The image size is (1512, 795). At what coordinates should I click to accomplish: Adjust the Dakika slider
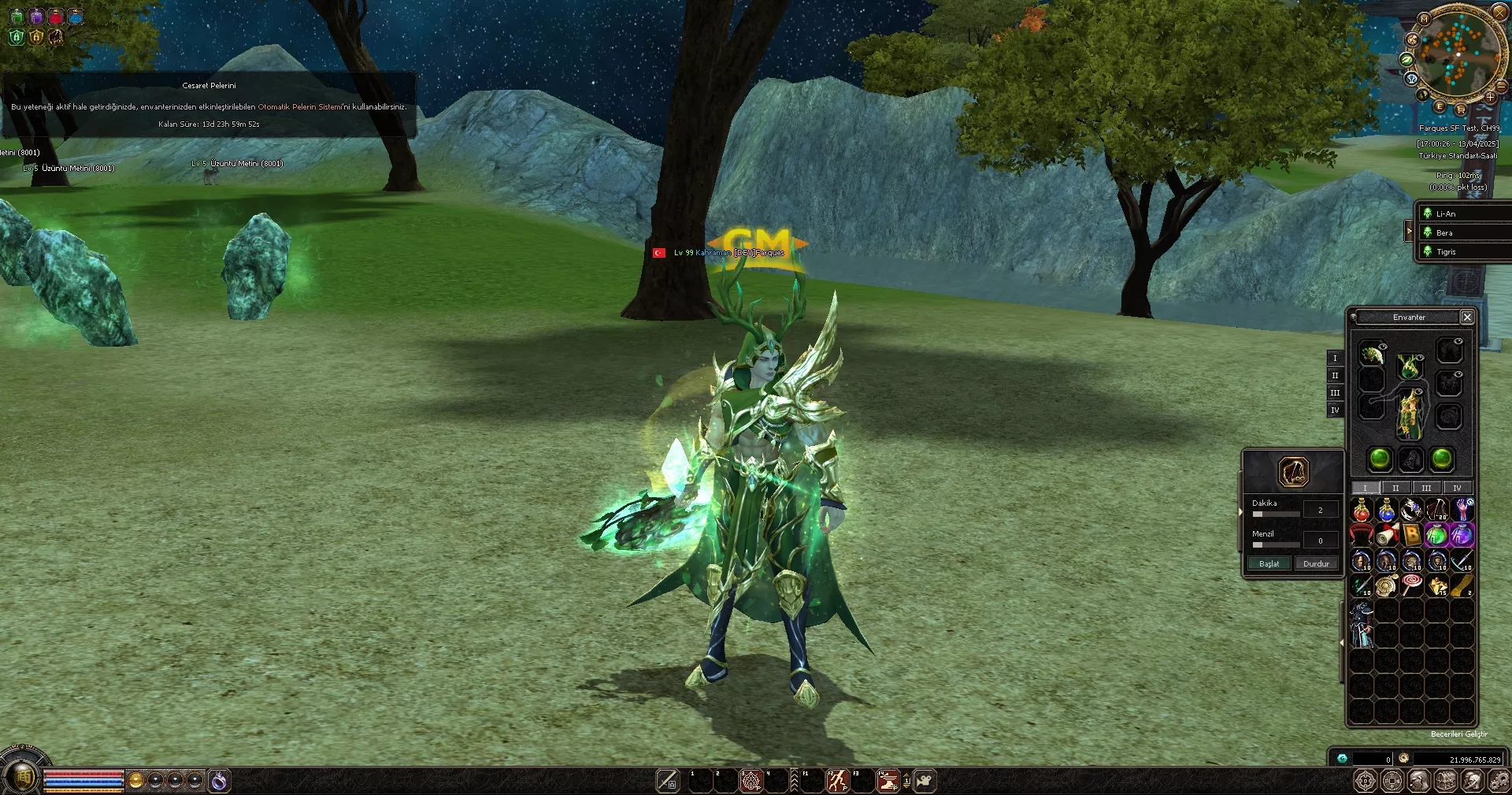point(1275,514)
